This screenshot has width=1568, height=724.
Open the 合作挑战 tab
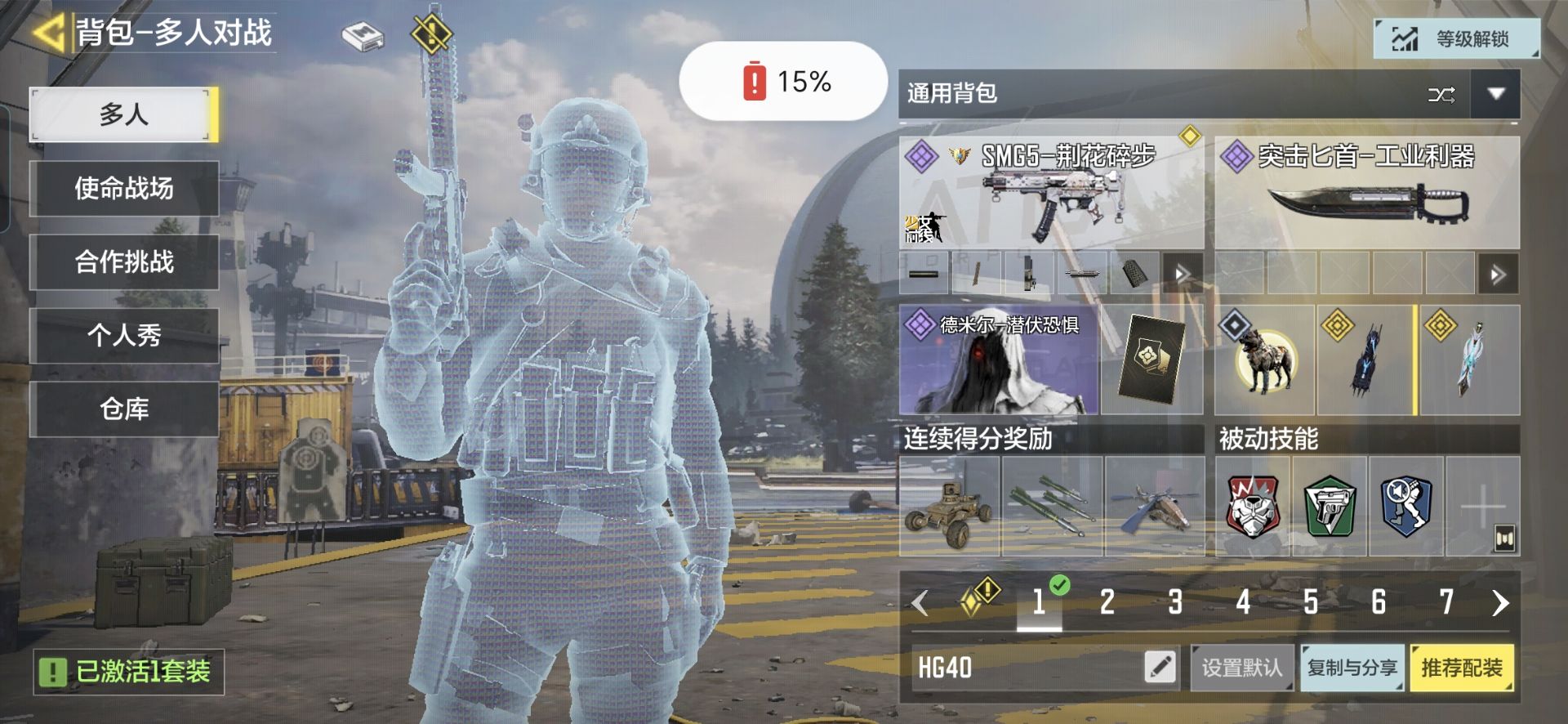pyautogui.click(x=123, y=262)
